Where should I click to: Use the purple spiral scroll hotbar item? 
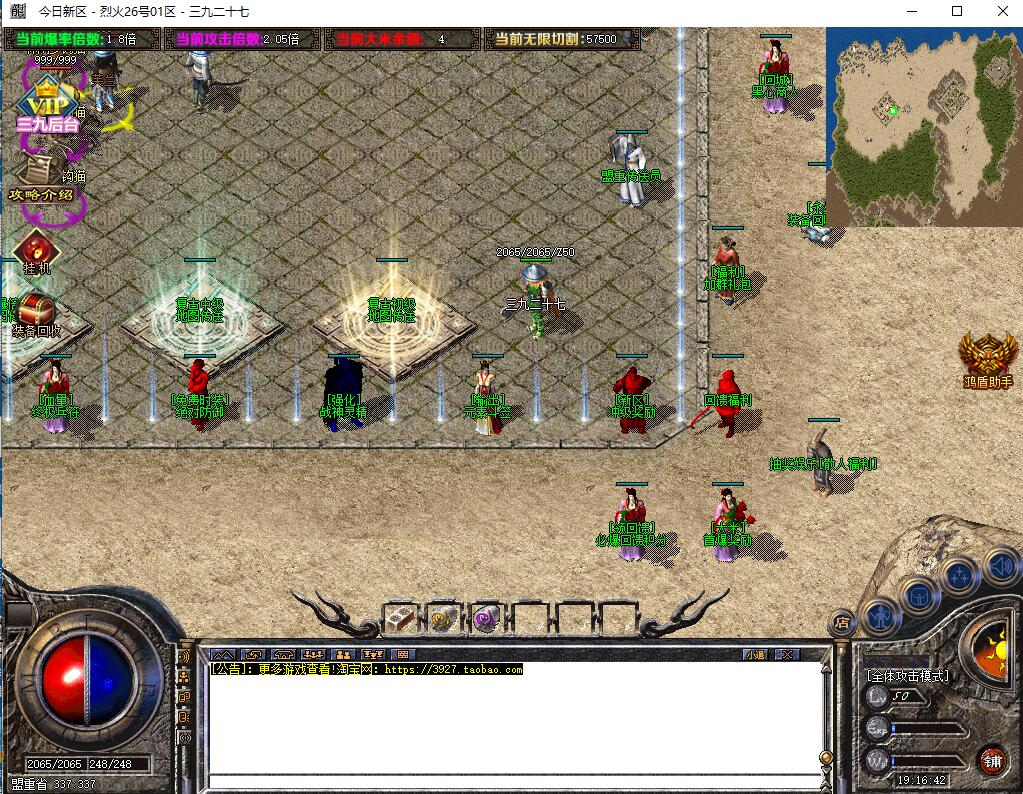tap(487, 618)
